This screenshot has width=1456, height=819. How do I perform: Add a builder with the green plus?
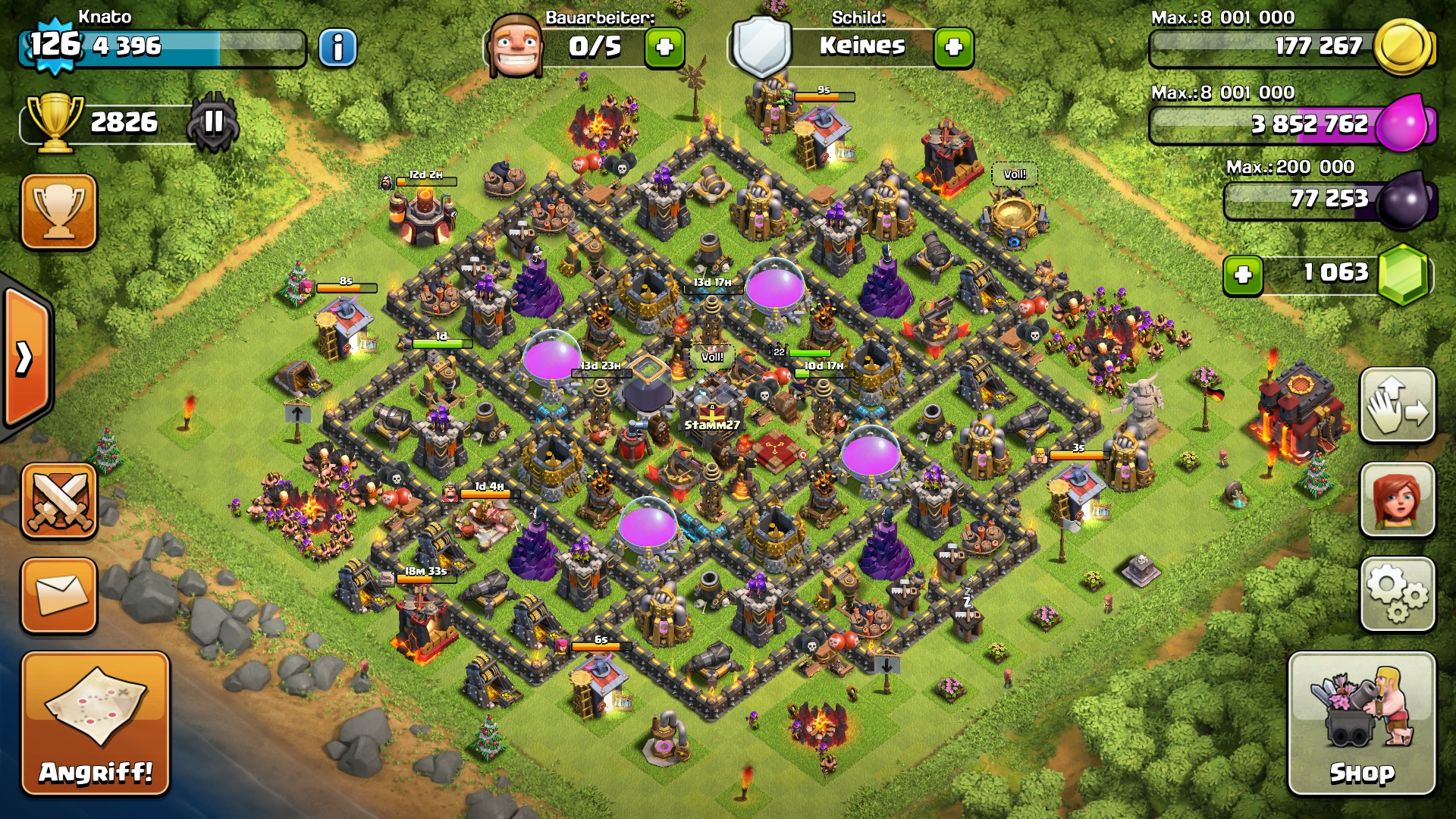tap(664, 48)
